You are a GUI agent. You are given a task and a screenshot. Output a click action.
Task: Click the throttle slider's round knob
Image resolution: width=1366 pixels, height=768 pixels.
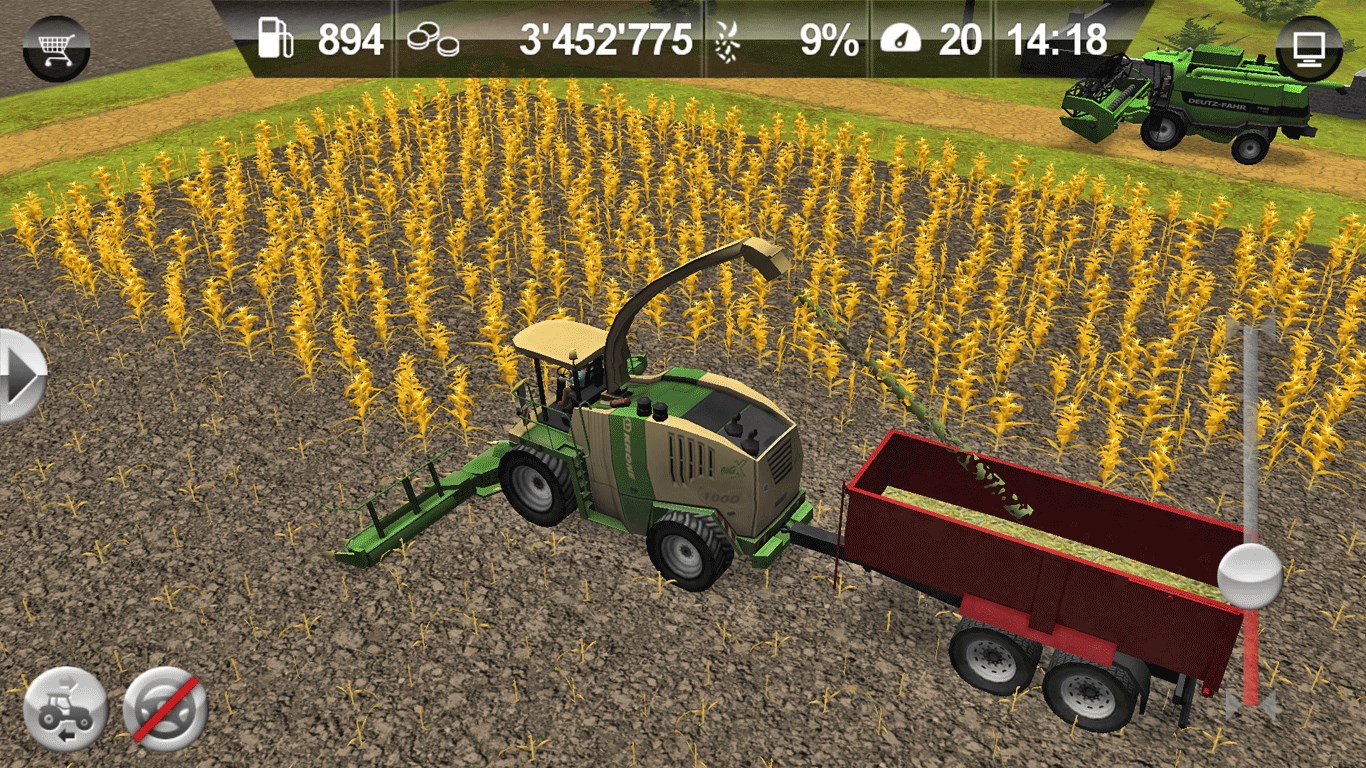[x=1250, y=576]
